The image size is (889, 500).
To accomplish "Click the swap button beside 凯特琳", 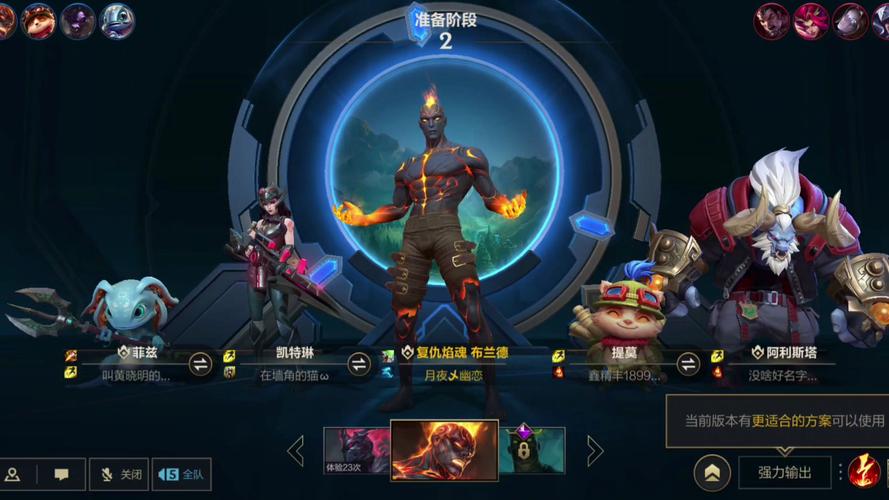I will click(x=359, y=364).
